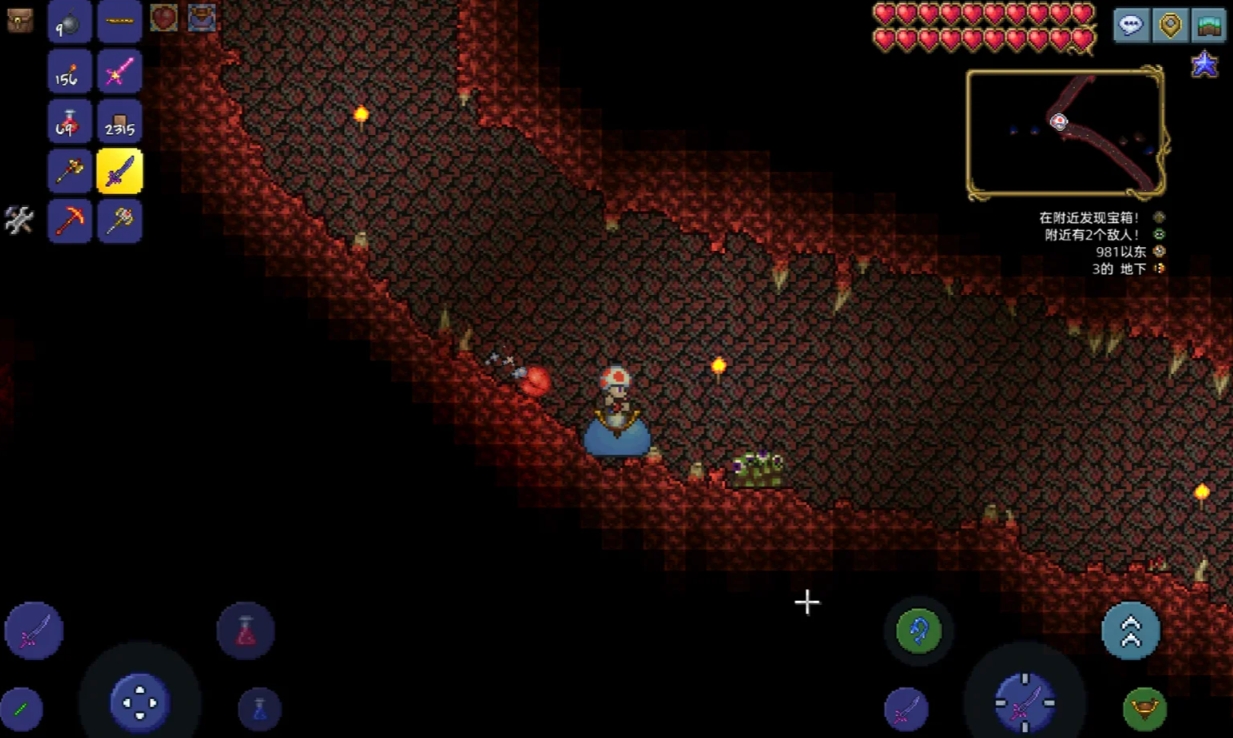Select the block stack of 2315
This screenshot has height=738, width=1233.
(x=119, y=122)
